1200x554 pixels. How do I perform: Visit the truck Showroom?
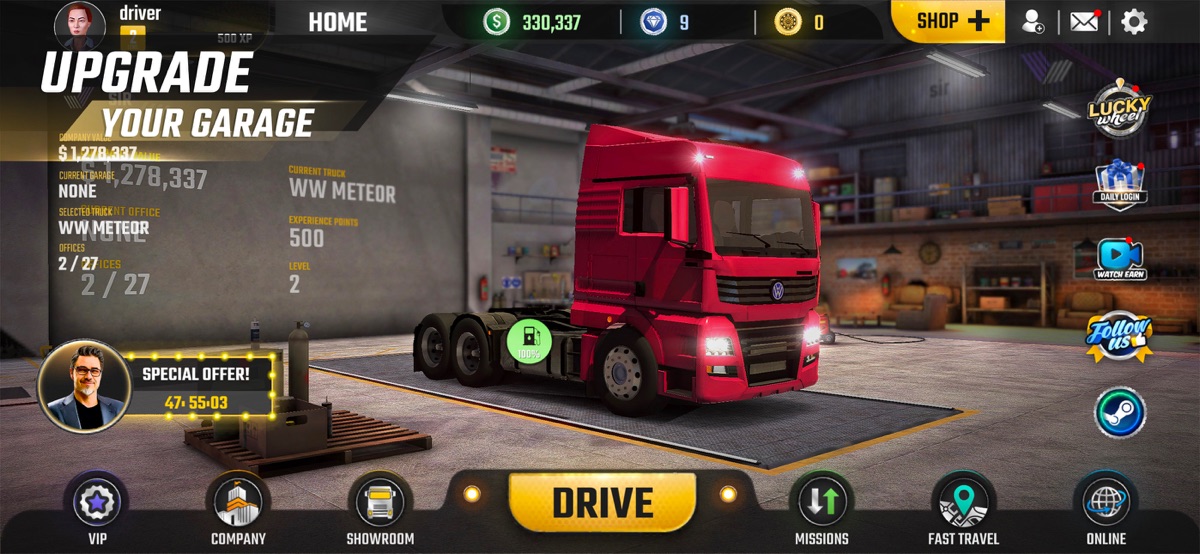click(380, 503)
